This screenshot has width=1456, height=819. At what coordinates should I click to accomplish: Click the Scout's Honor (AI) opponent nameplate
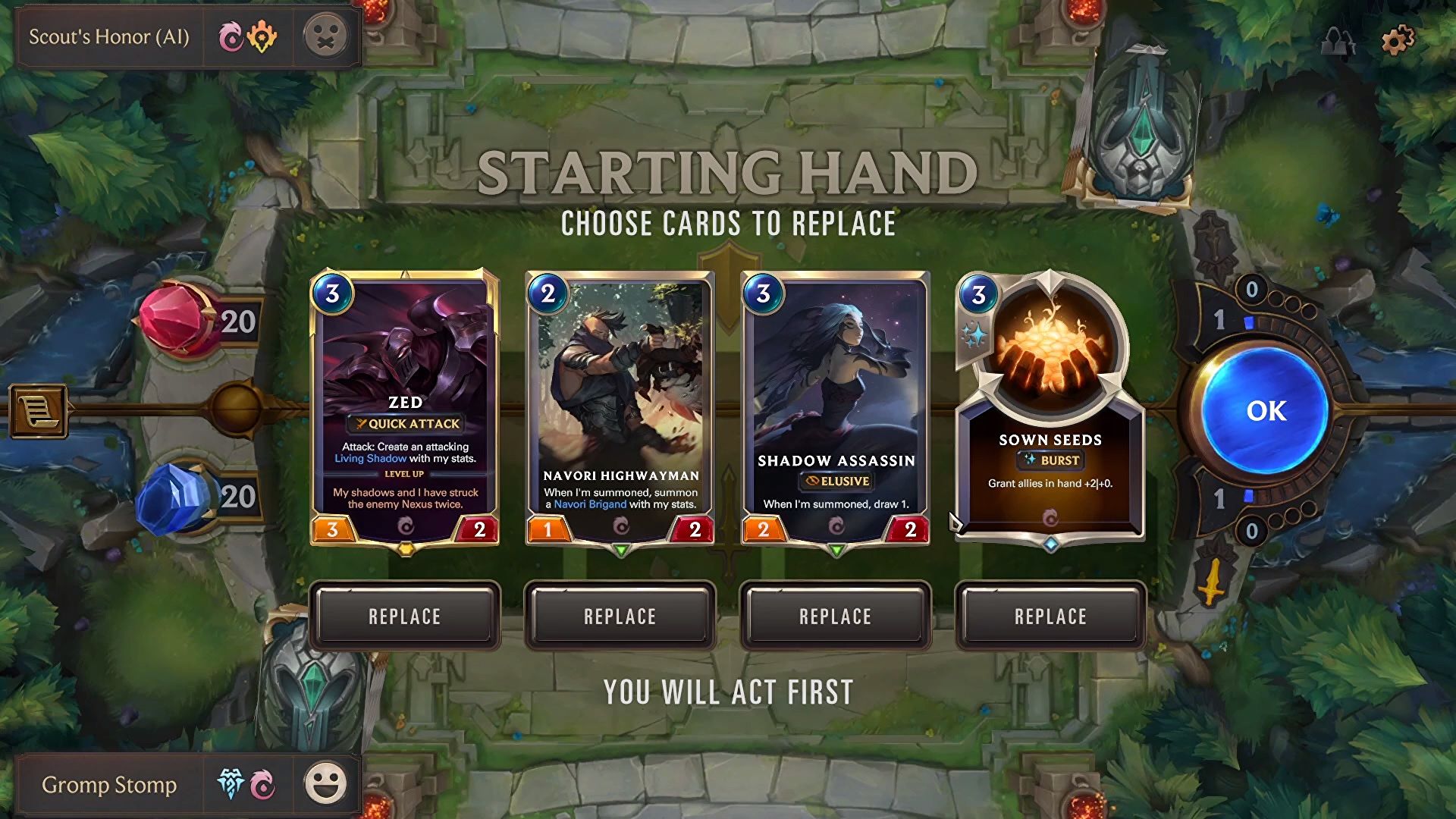pyautogui.click(x=109, y=36)
